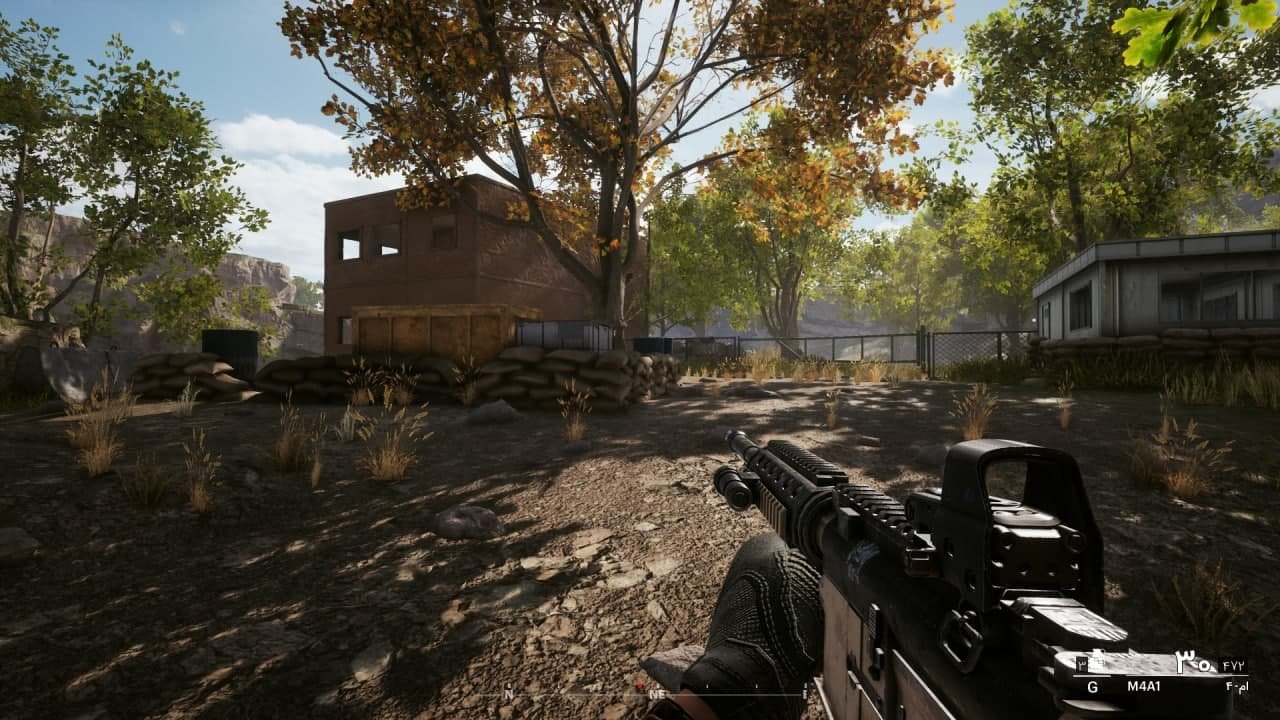Screen dimensions: 1280x720
Task: Select the M4A1 weapon label
Action: [x=1143, y=686]
